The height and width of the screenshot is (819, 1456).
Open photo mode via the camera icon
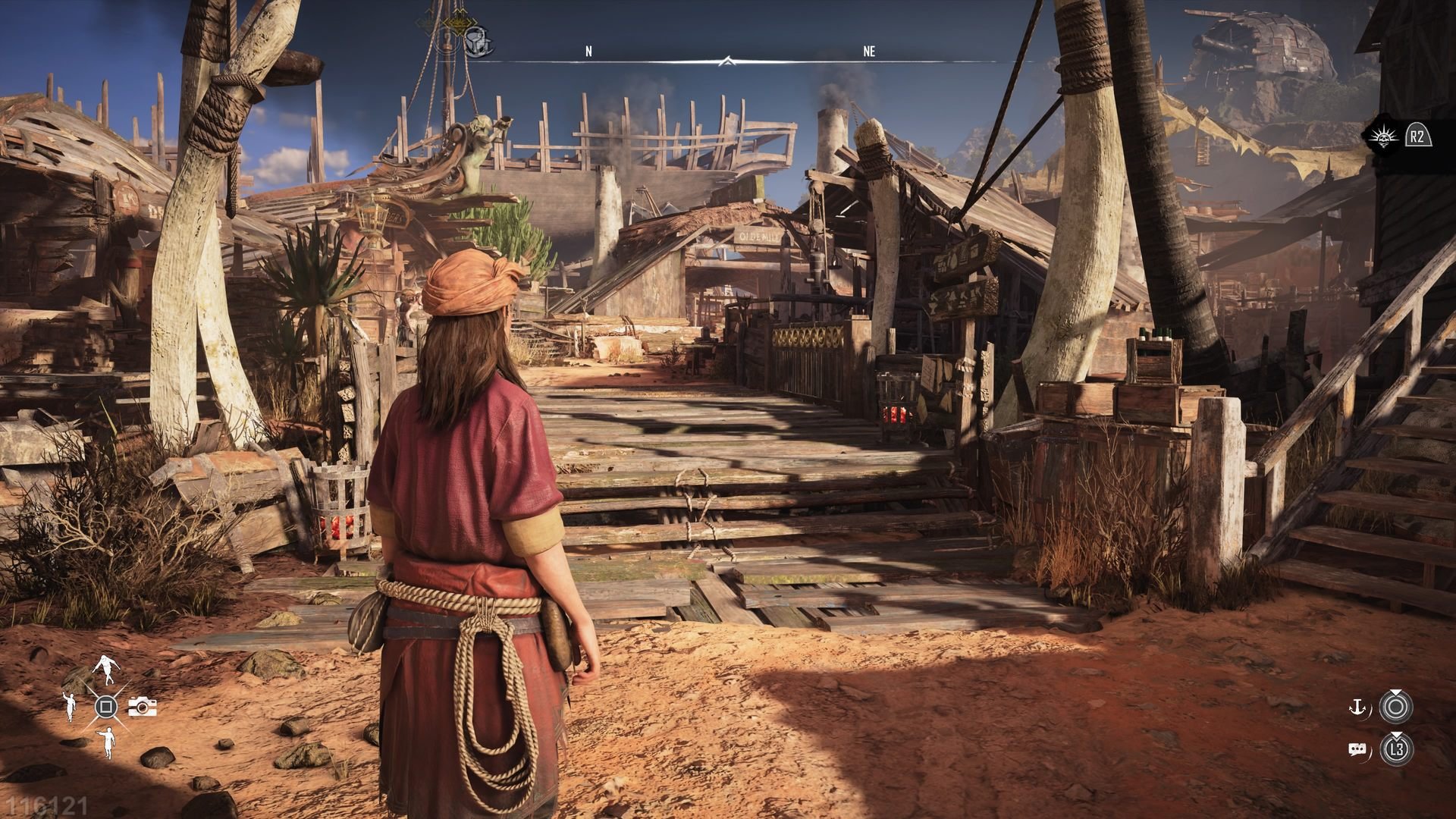click(x=142, y=707)
